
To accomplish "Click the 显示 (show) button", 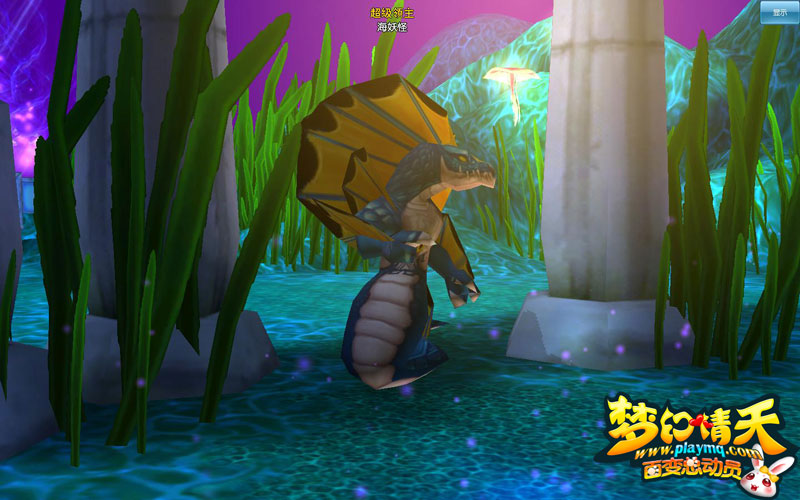I will [779, 12].
